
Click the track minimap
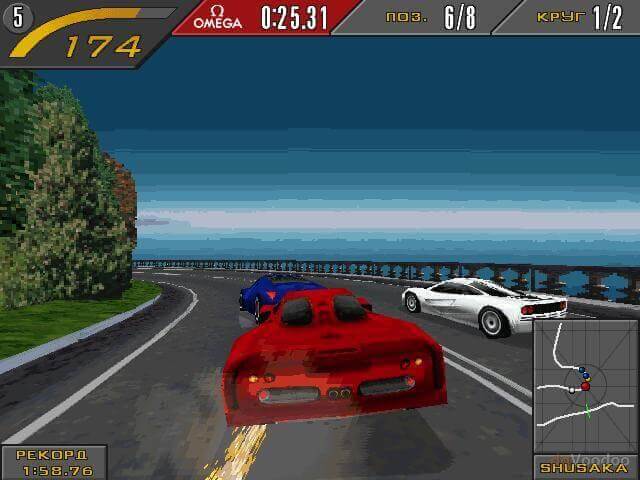click(x=586, y=386)
